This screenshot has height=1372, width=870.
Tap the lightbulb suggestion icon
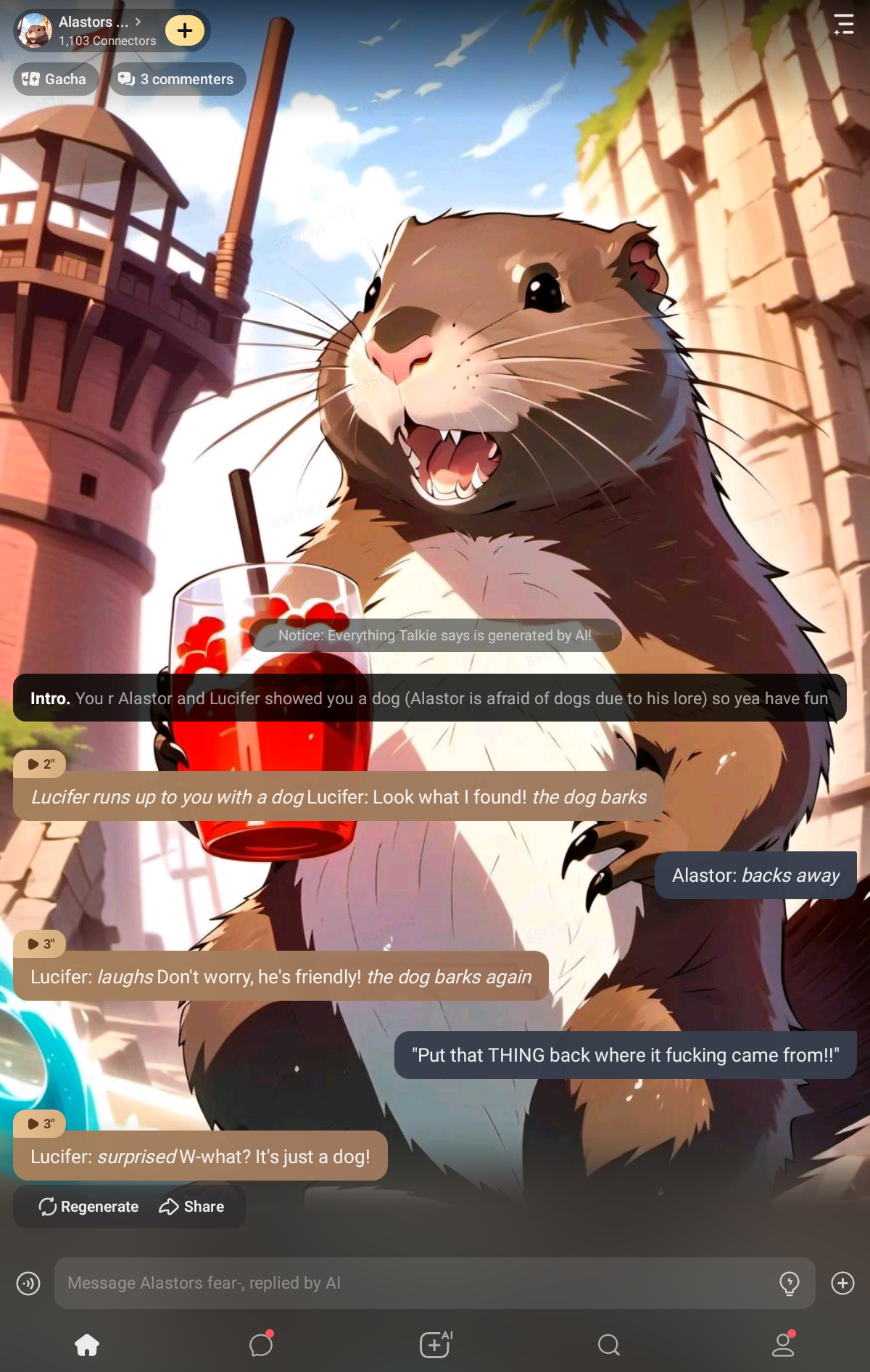pyautogui.click(x=789, y=1283)
